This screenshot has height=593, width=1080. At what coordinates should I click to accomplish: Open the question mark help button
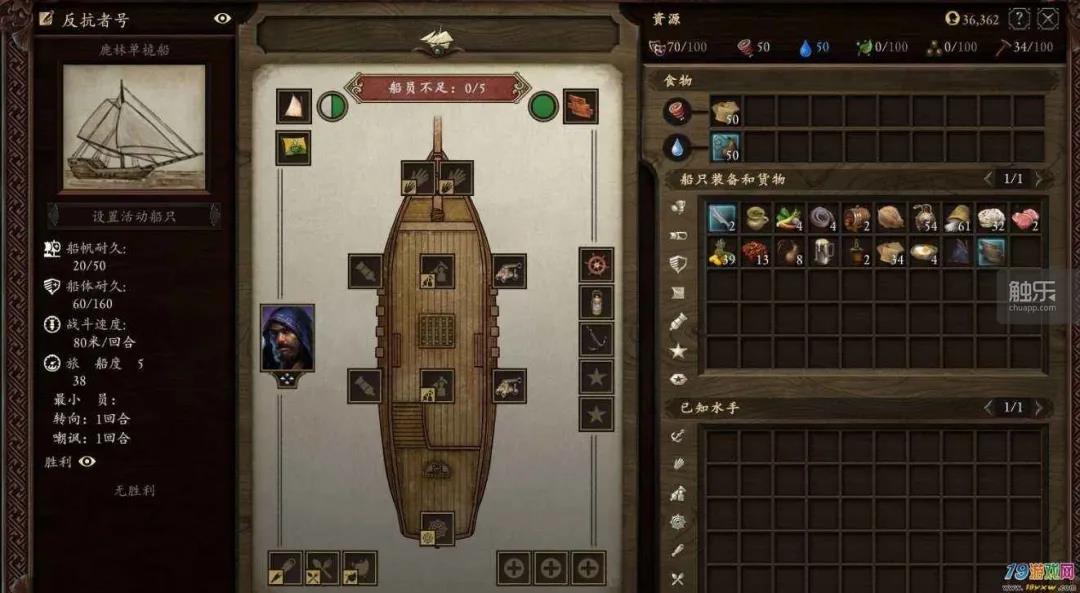(x=1019, y=18)
